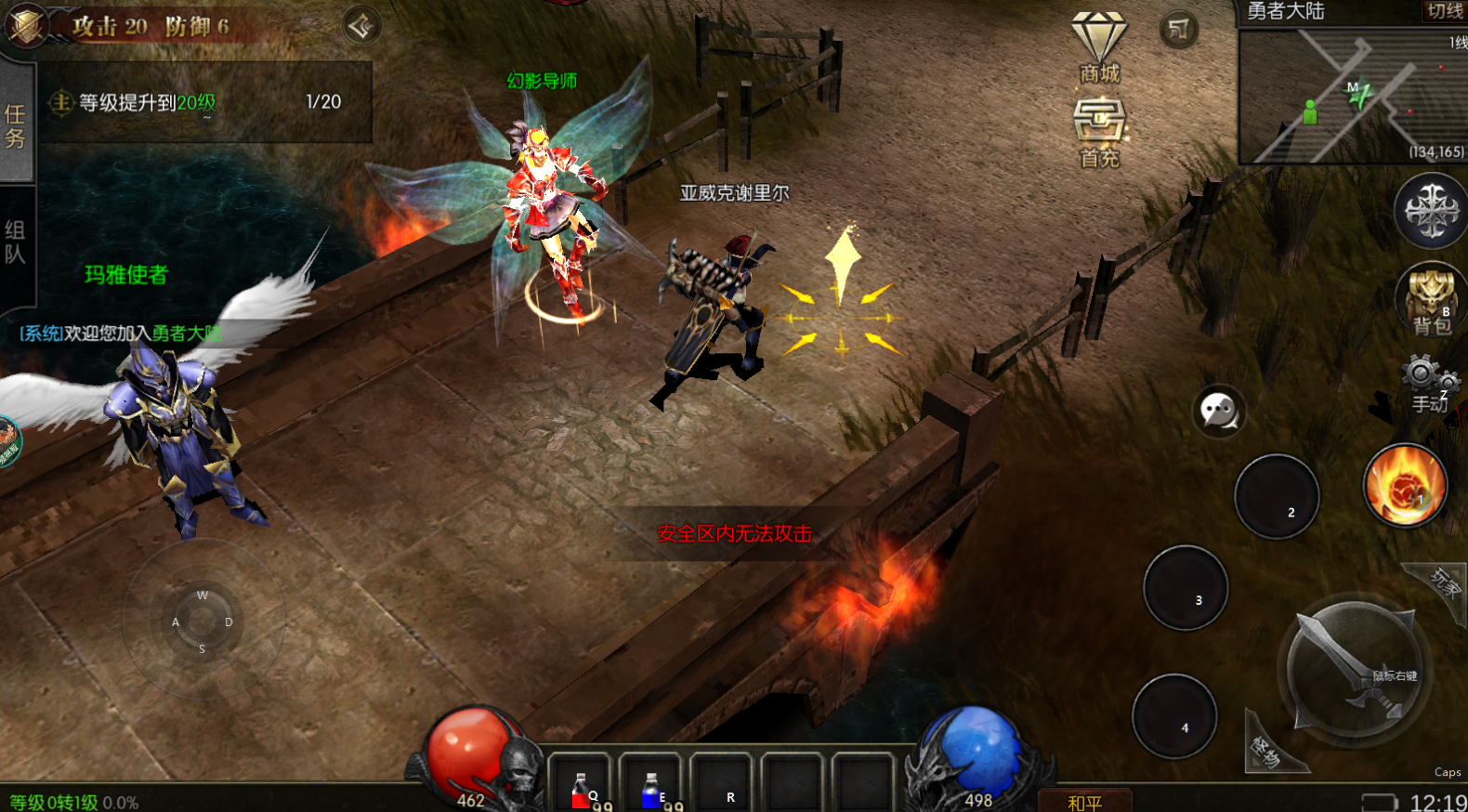1468x812 pixels.
Task: Click the 切线 line-switch button
Action: point(1444,11)
